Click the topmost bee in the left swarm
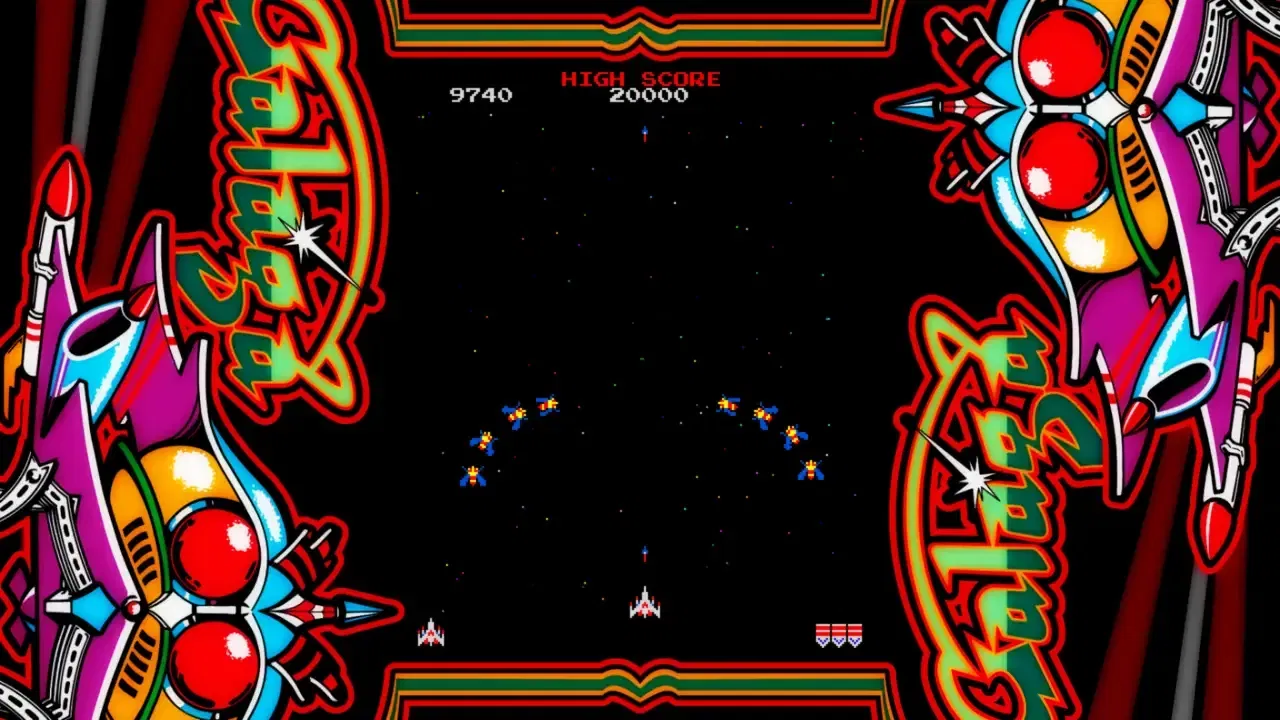Image resolution: width=1280 pixels, height=720 pixels. point(548,403)
